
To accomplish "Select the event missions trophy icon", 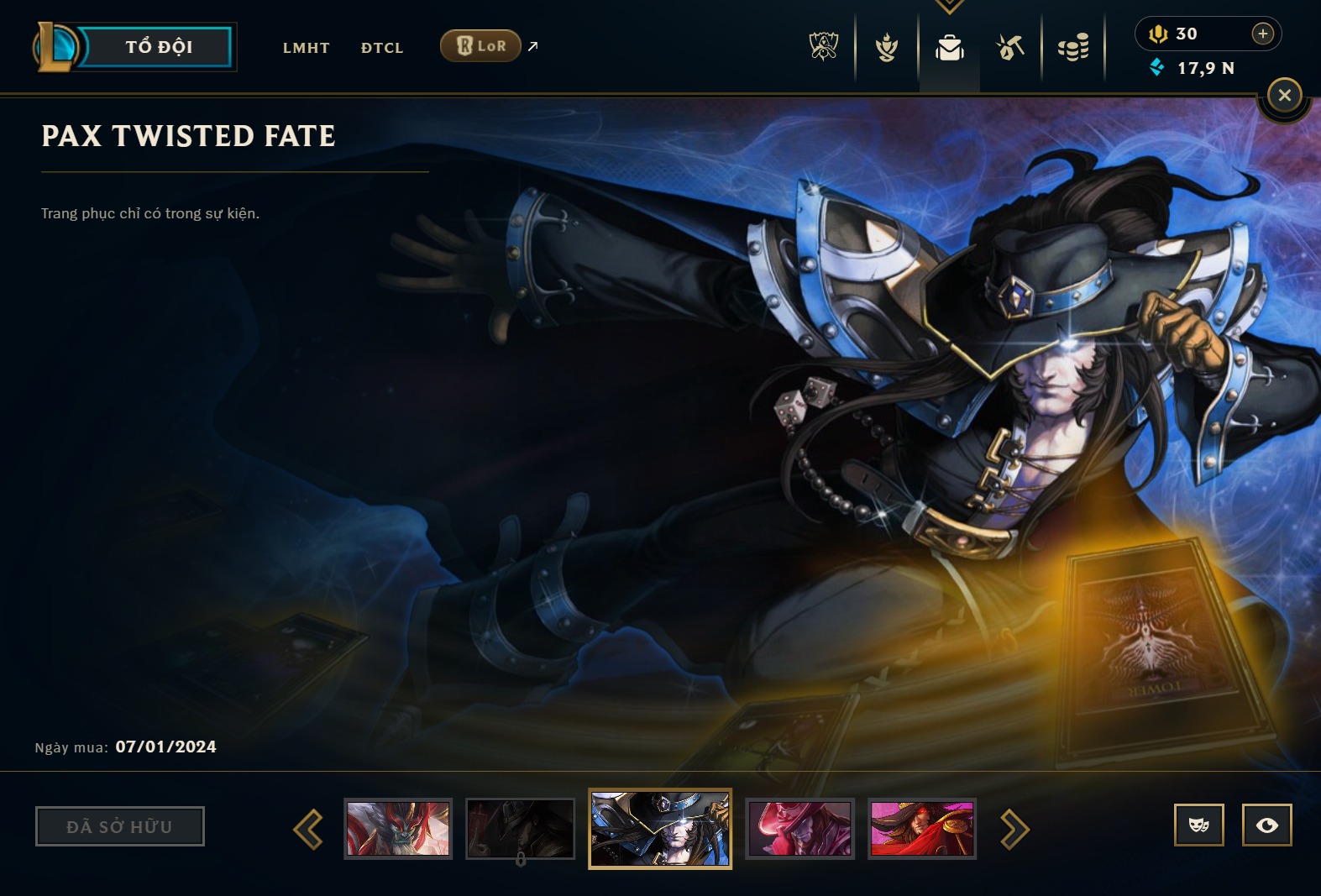I will tap(886, 47).
